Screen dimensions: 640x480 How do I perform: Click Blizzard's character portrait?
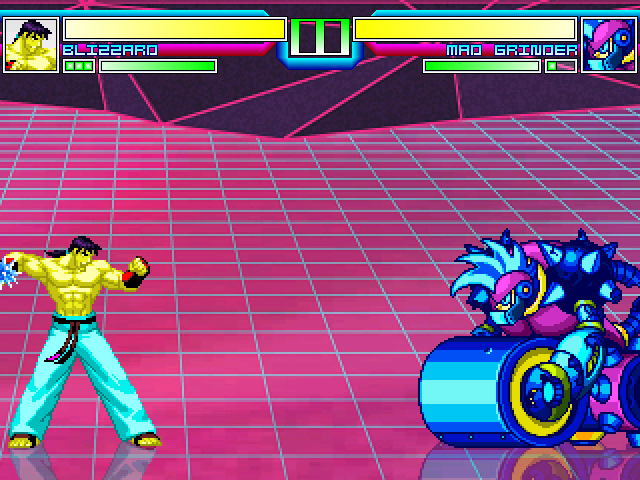(31, 45)
